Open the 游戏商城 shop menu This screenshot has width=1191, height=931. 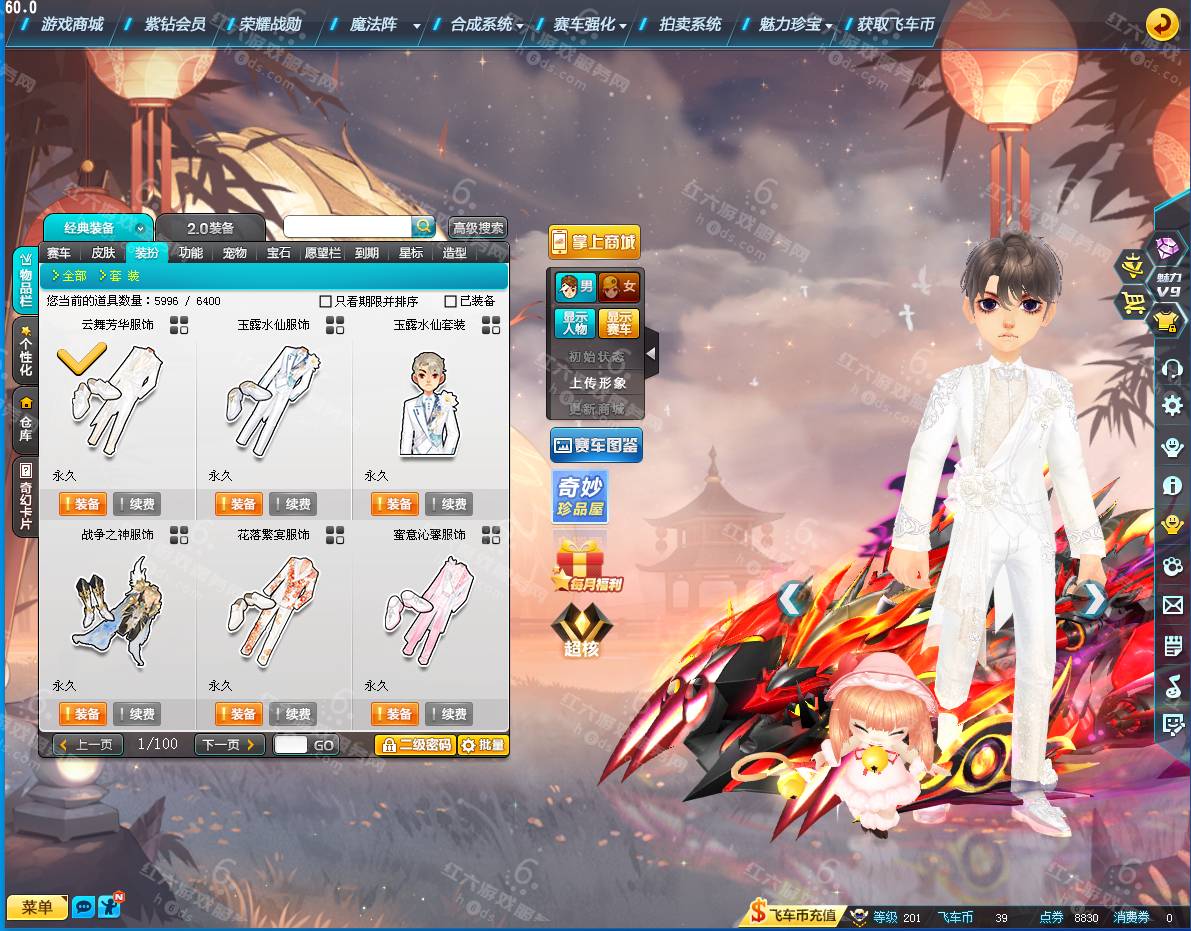72,24
